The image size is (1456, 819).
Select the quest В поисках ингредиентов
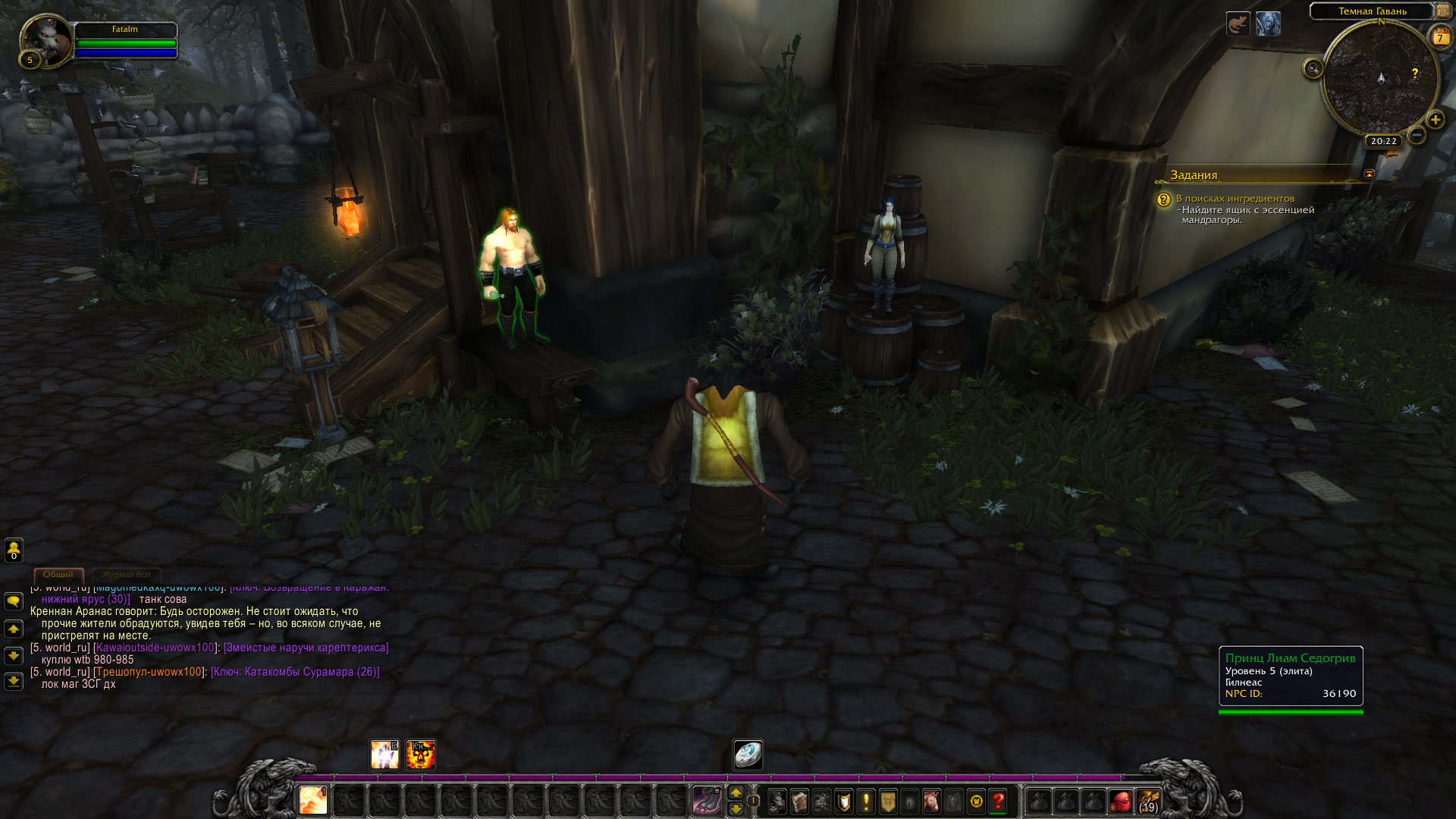pyautogui.click(x=1235, y=199)
